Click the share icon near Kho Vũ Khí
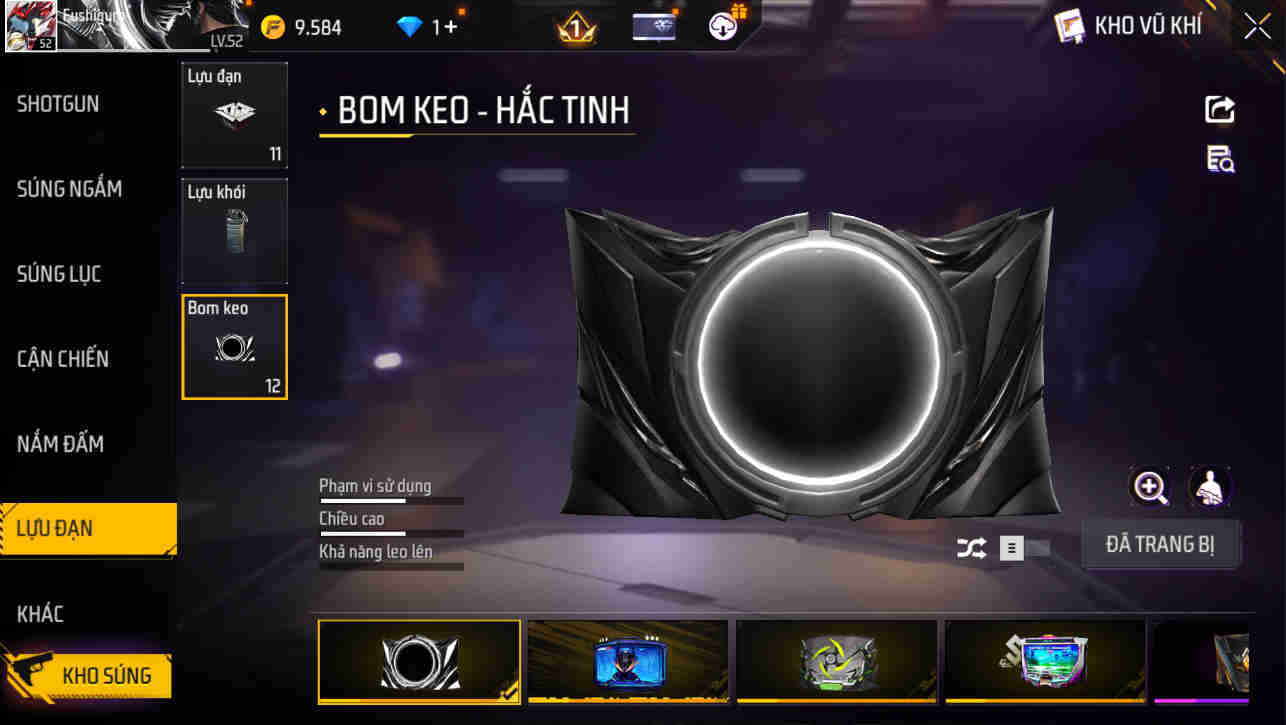Image resolution: width=1286 pixels, height=725 pixels. point(1220,110)
